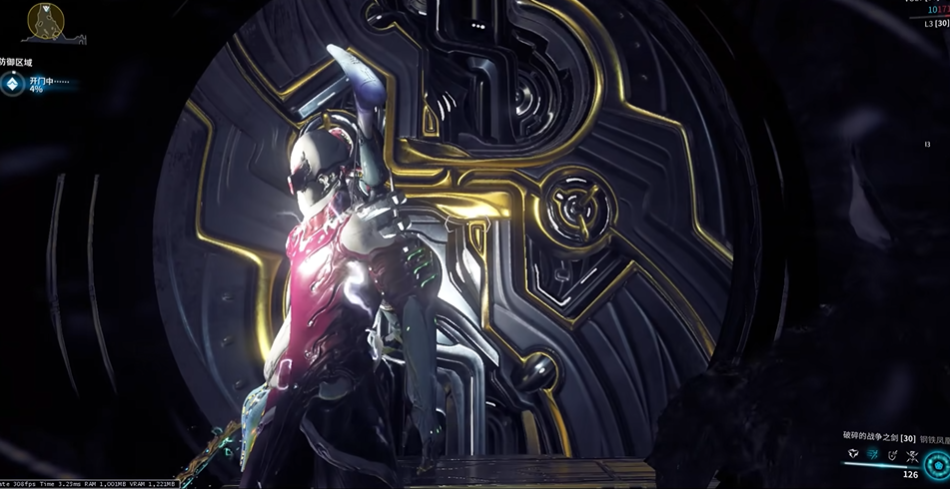The height and width of the screenshot is (489, 950).
Task: Activate the first warframe ability icon
Action: [853, 455]
